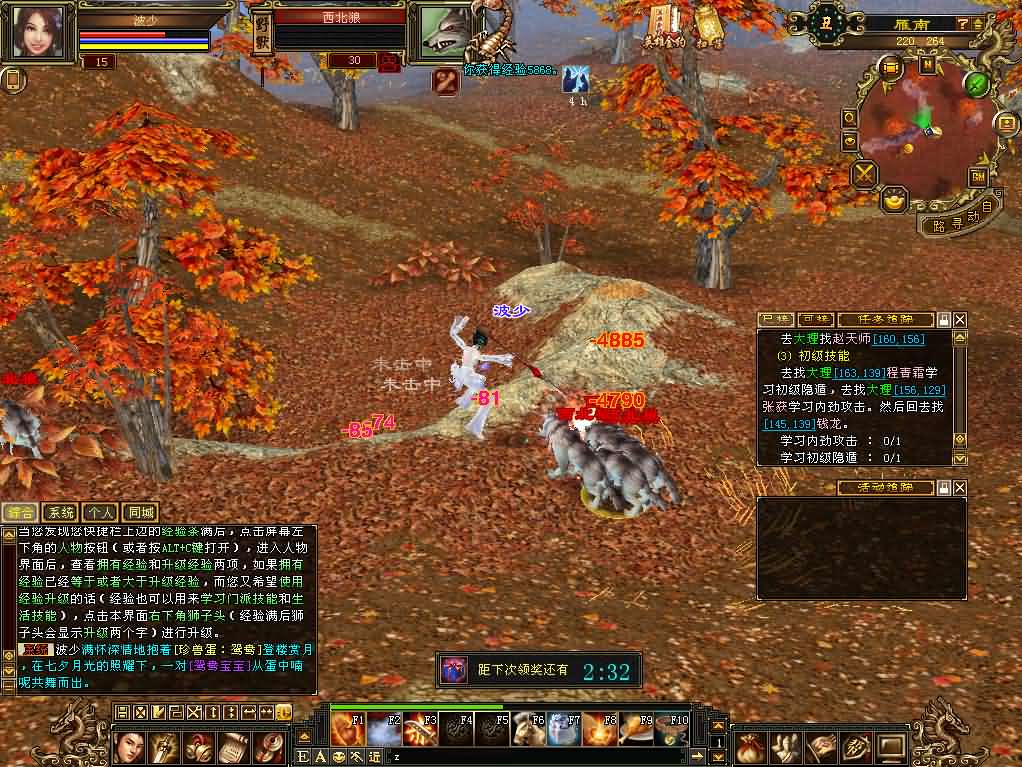Claim the timed gift box reward
Screen dimensions: 1022x767
455,670
